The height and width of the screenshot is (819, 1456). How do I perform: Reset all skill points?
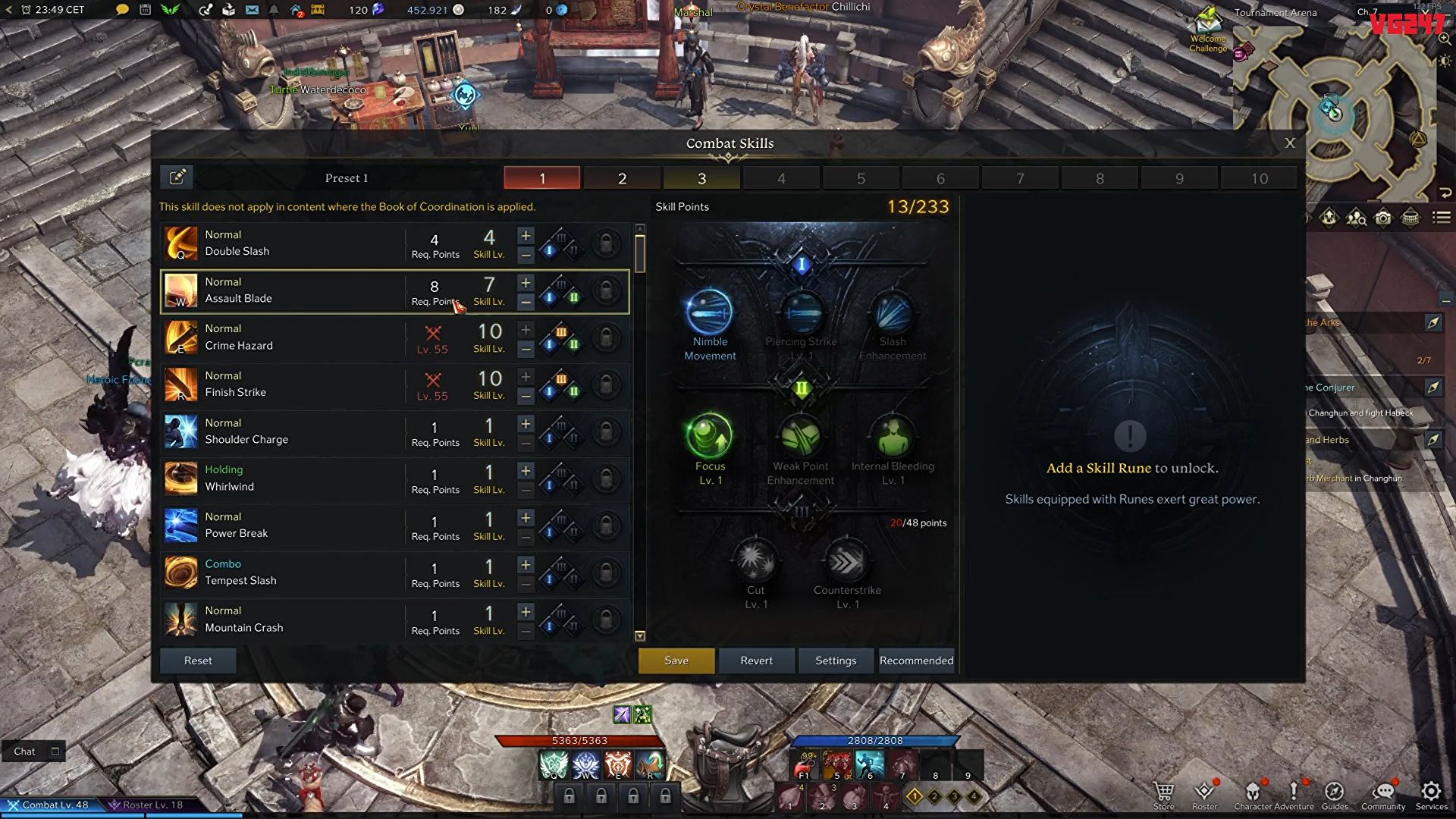[198, 661]
